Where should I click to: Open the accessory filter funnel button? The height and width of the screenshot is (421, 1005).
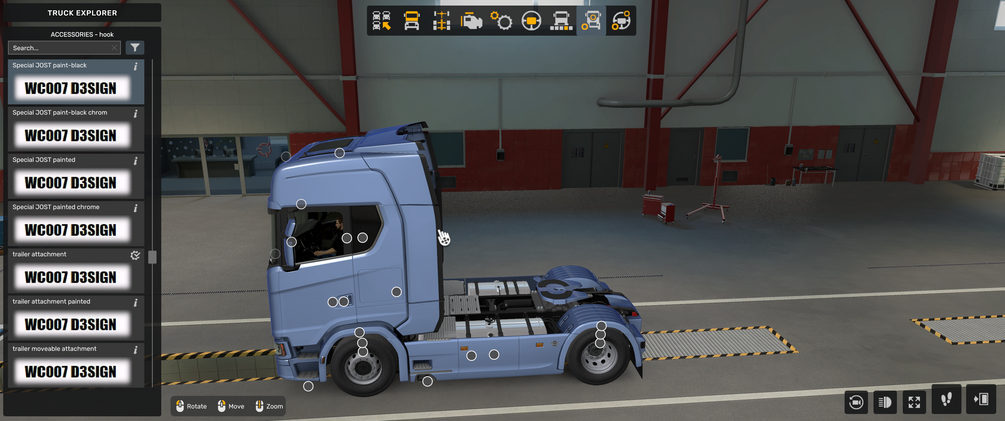[135, 47]
